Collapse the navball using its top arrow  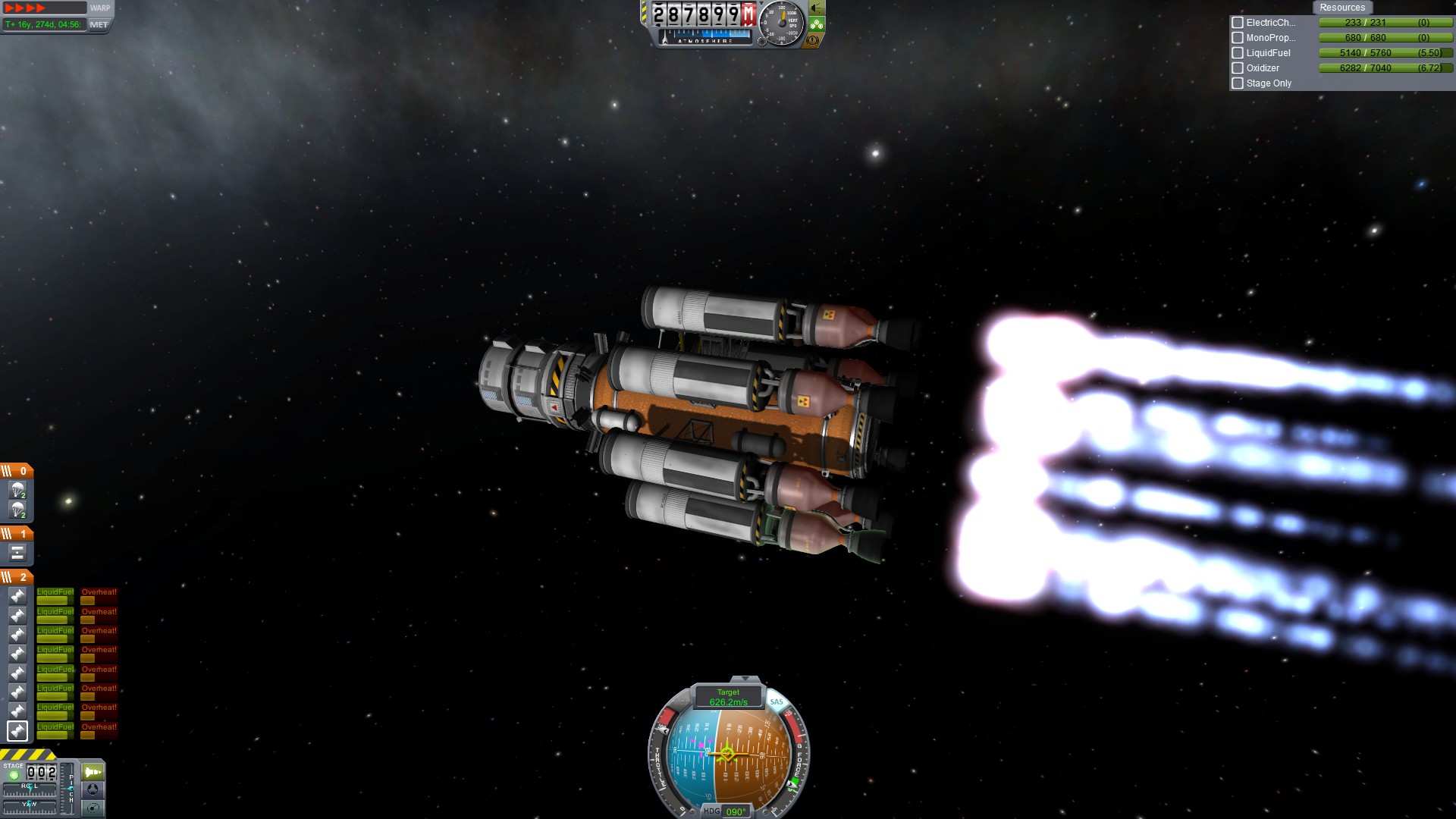click(x=745, y=679)
